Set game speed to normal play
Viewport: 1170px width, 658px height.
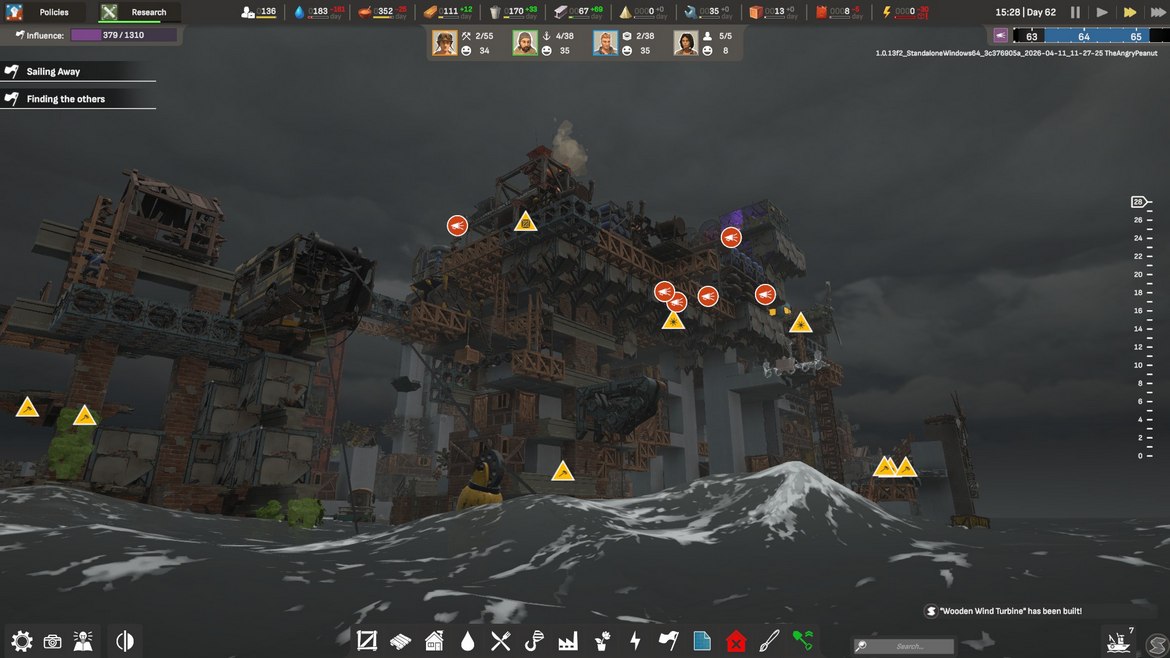pyautogui.click(x=1102, y=12)
